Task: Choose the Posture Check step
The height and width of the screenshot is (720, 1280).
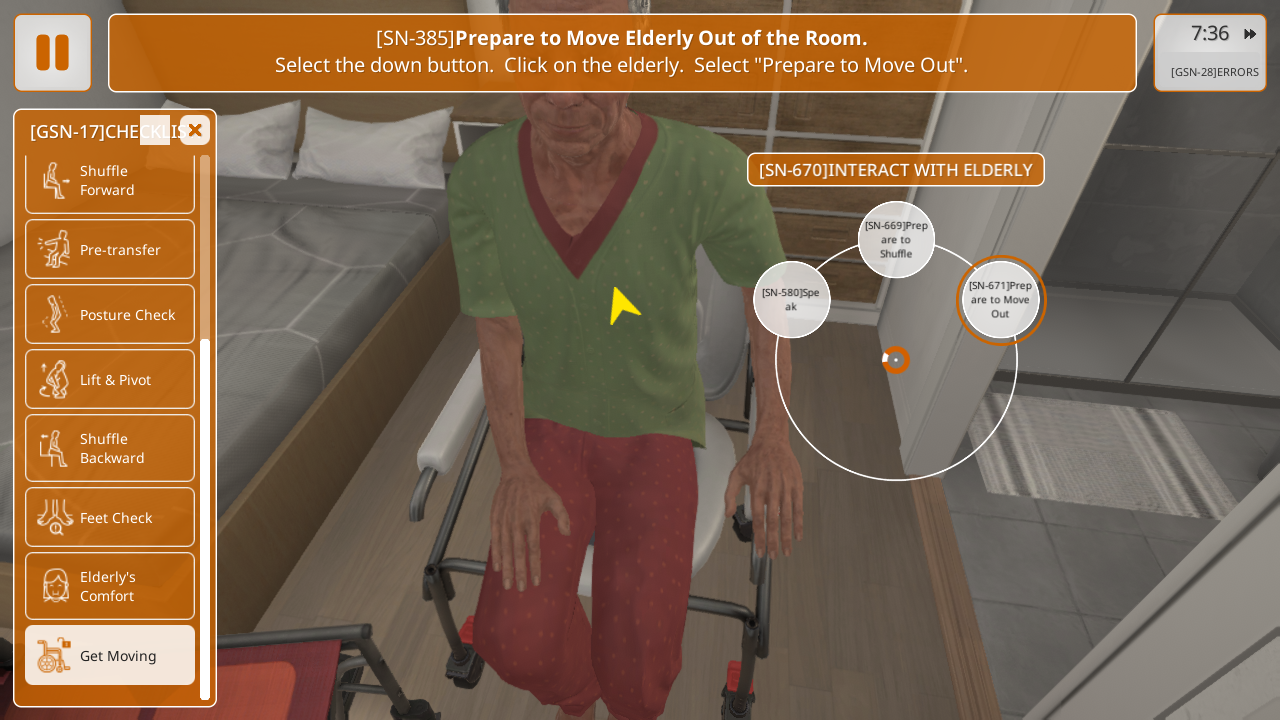Action: [x=110, y=314]
